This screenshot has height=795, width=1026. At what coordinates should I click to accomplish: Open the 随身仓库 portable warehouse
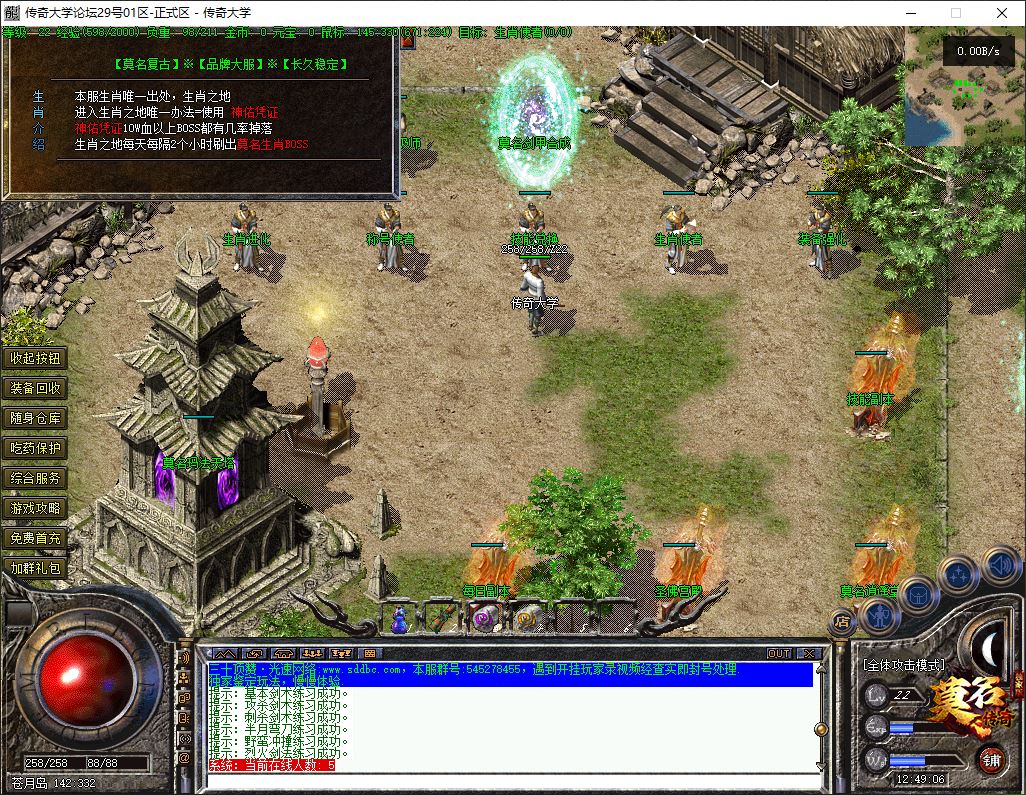tap(36, 418)
